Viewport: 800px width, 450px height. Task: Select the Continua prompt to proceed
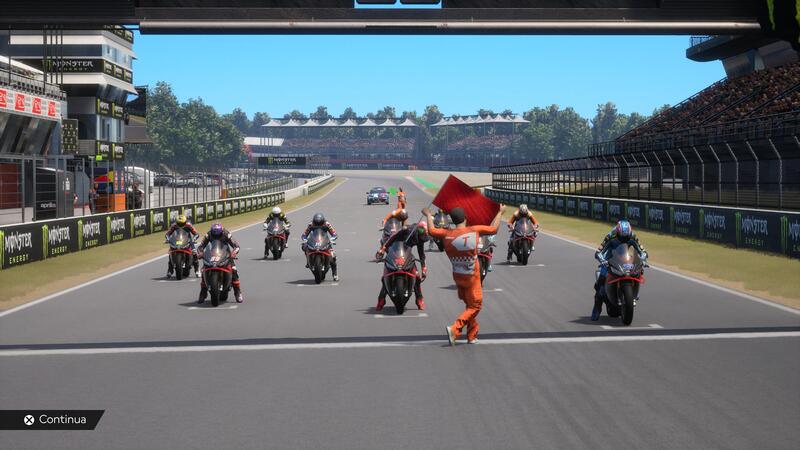click(55, 420)
